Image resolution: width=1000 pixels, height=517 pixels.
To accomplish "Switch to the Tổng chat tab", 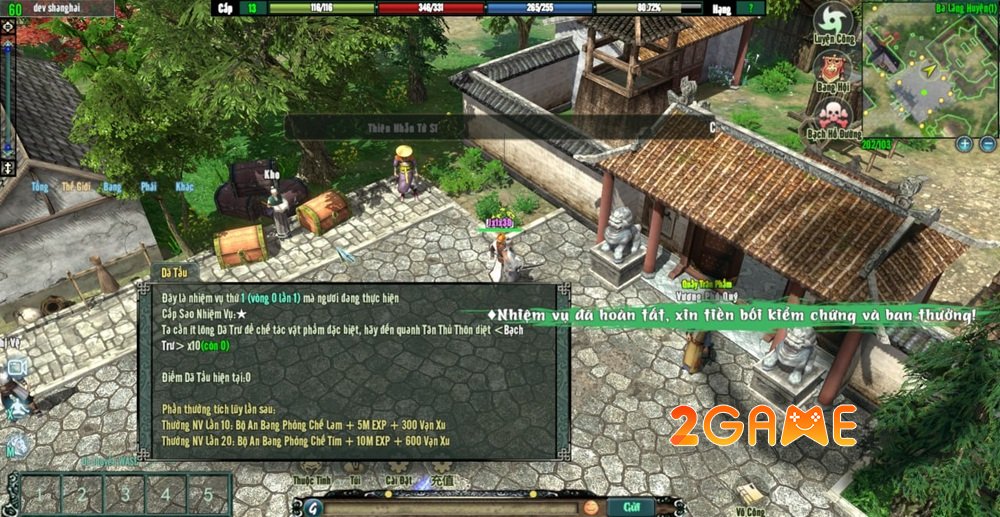I will click(x=40, y=187).
